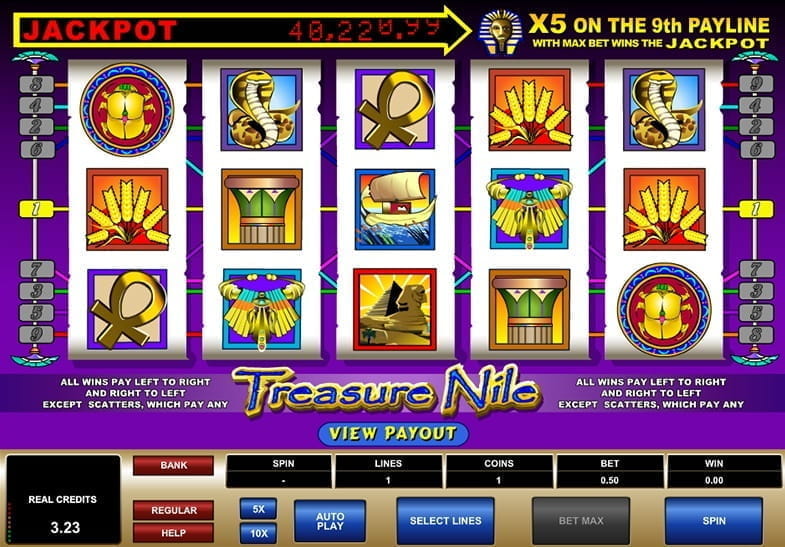This screenshot has height=547, width=785.
Task: Open the Bank
Action: pos(173,465)
